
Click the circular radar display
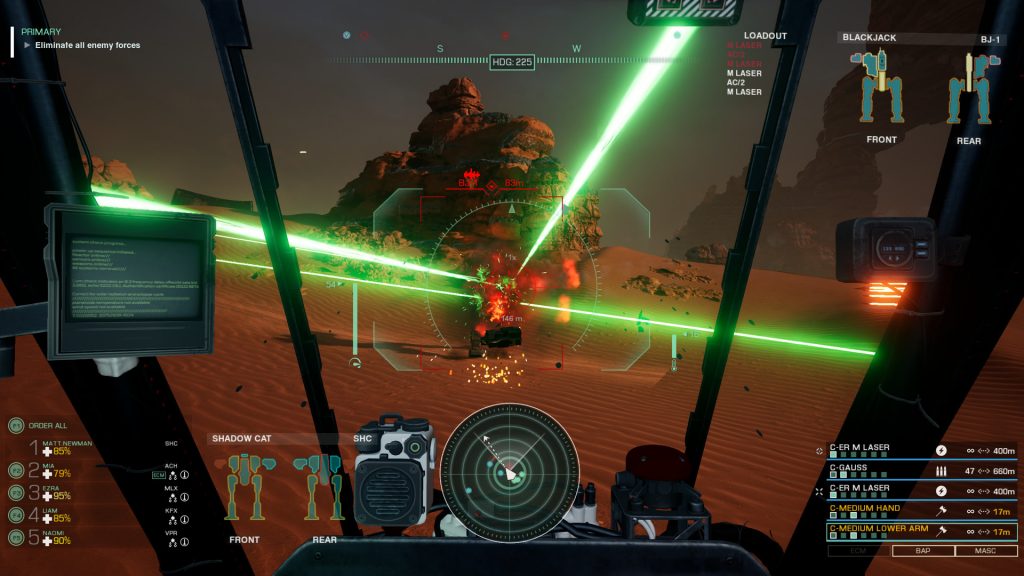[x=510, y=472]
